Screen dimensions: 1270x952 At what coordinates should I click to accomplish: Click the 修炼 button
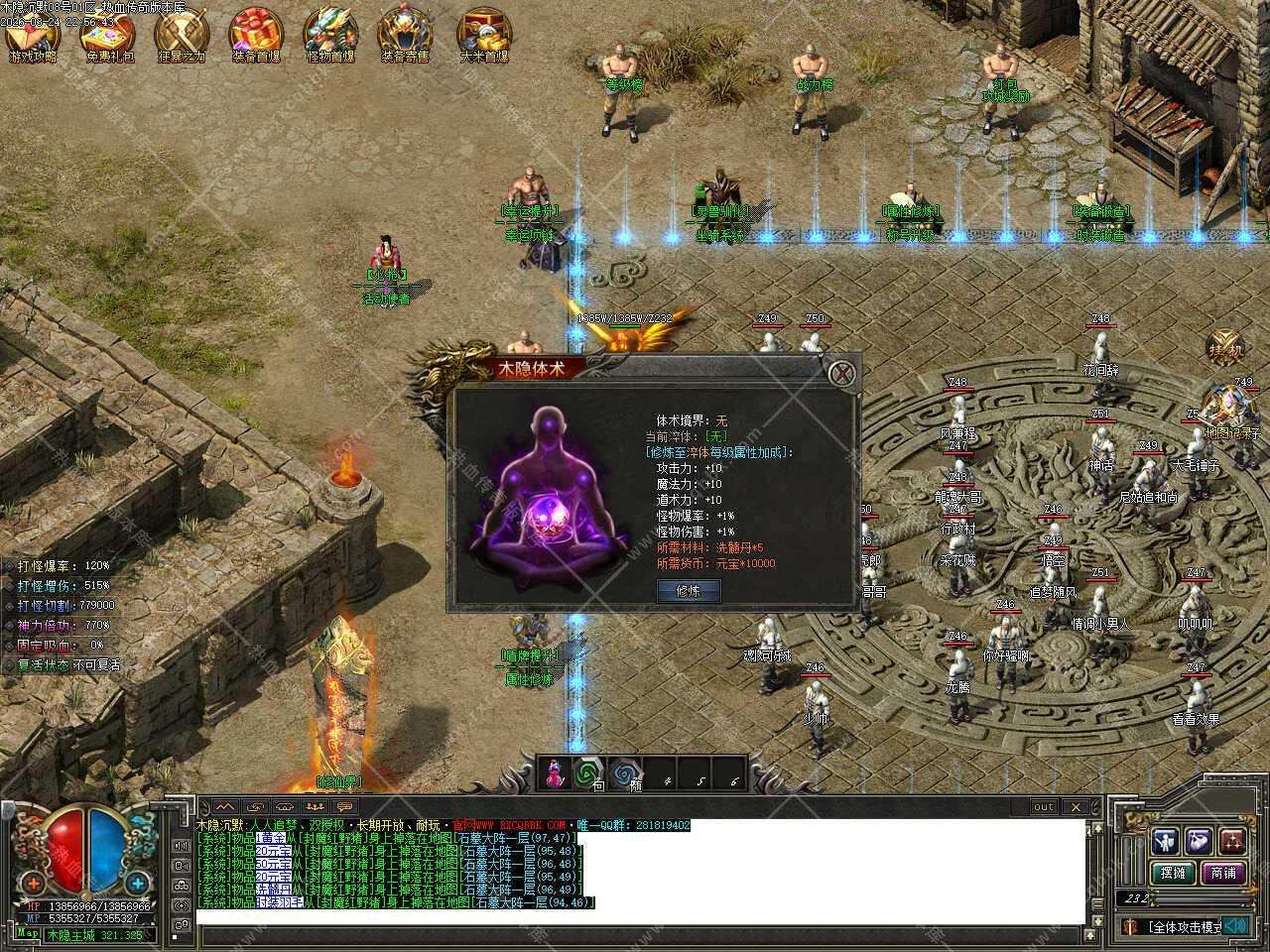tap(688, 590)
